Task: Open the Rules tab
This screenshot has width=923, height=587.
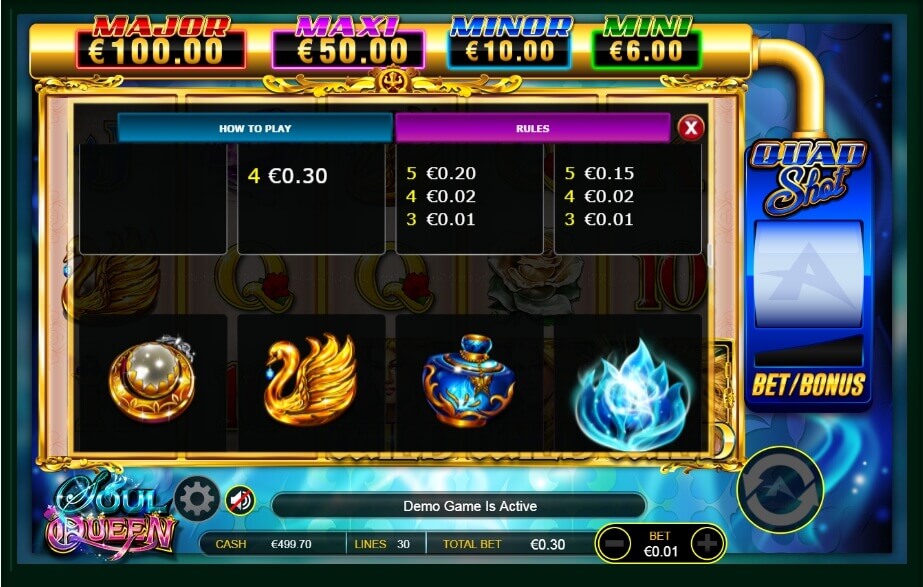Action: [532, 128]
